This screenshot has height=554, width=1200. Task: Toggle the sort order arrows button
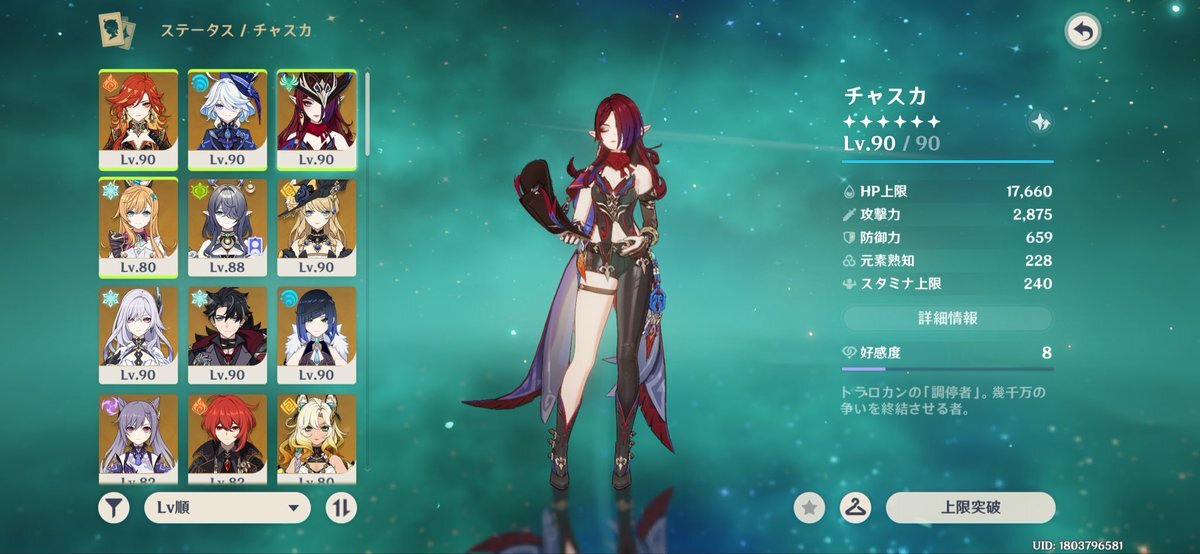coord(341,507)
